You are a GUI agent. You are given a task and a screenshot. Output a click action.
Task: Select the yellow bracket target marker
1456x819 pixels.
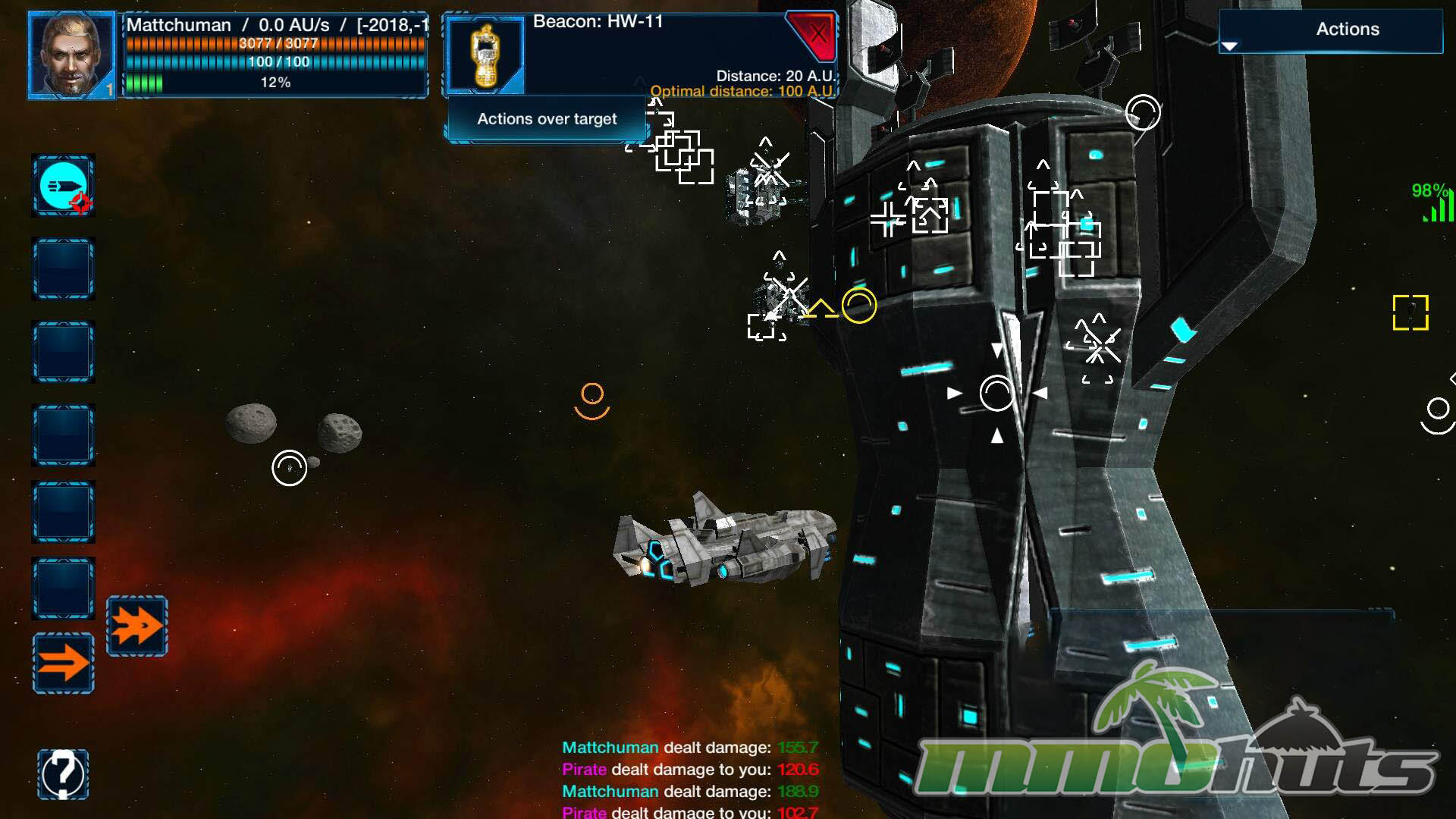pyautogui.click(x=1410, y=312)
